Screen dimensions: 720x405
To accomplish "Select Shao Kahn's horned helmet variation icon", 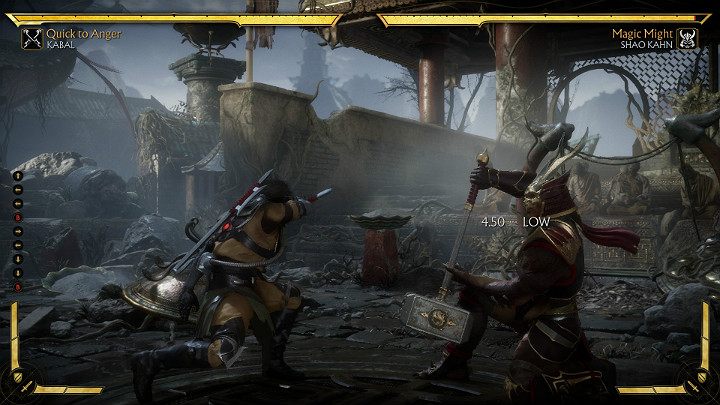I will point(688,39).
